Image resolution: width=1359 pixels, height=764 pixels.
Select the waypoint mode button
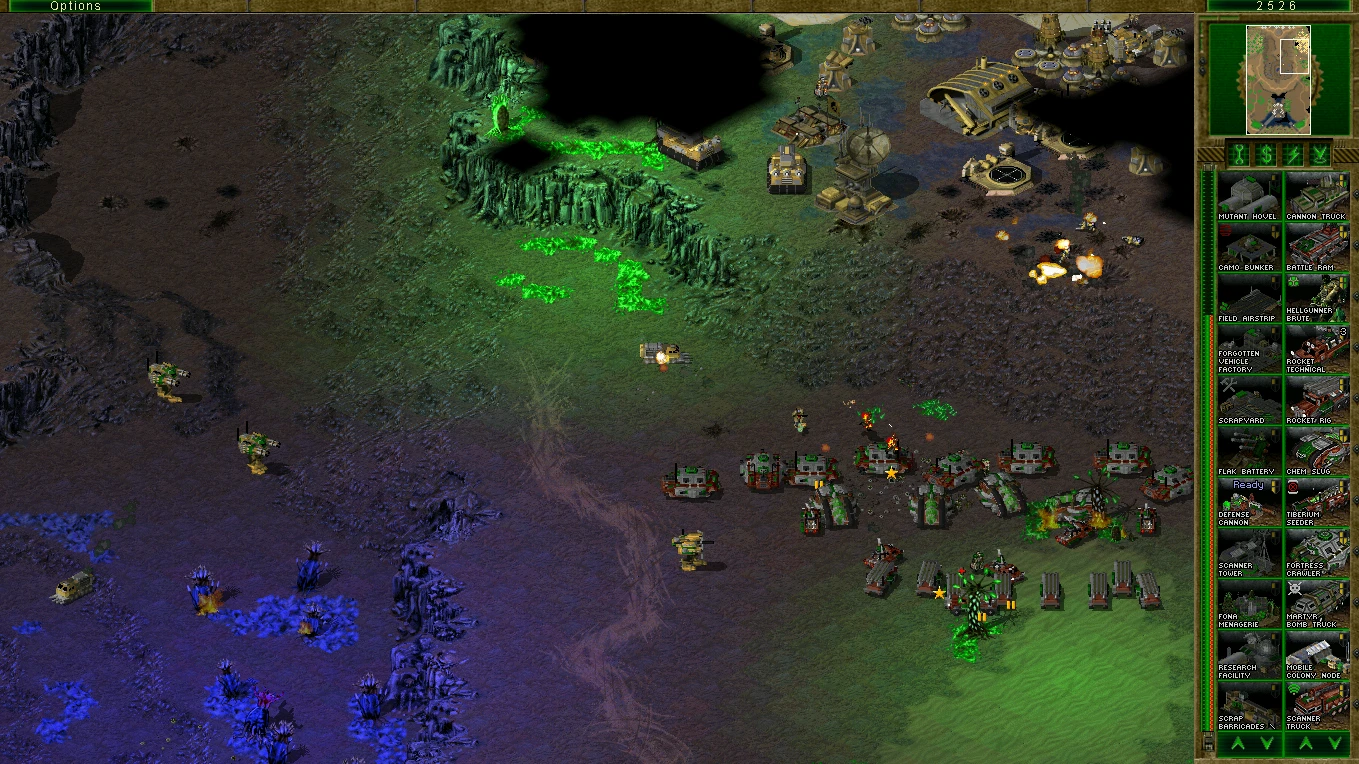(x=1320, y=154)
